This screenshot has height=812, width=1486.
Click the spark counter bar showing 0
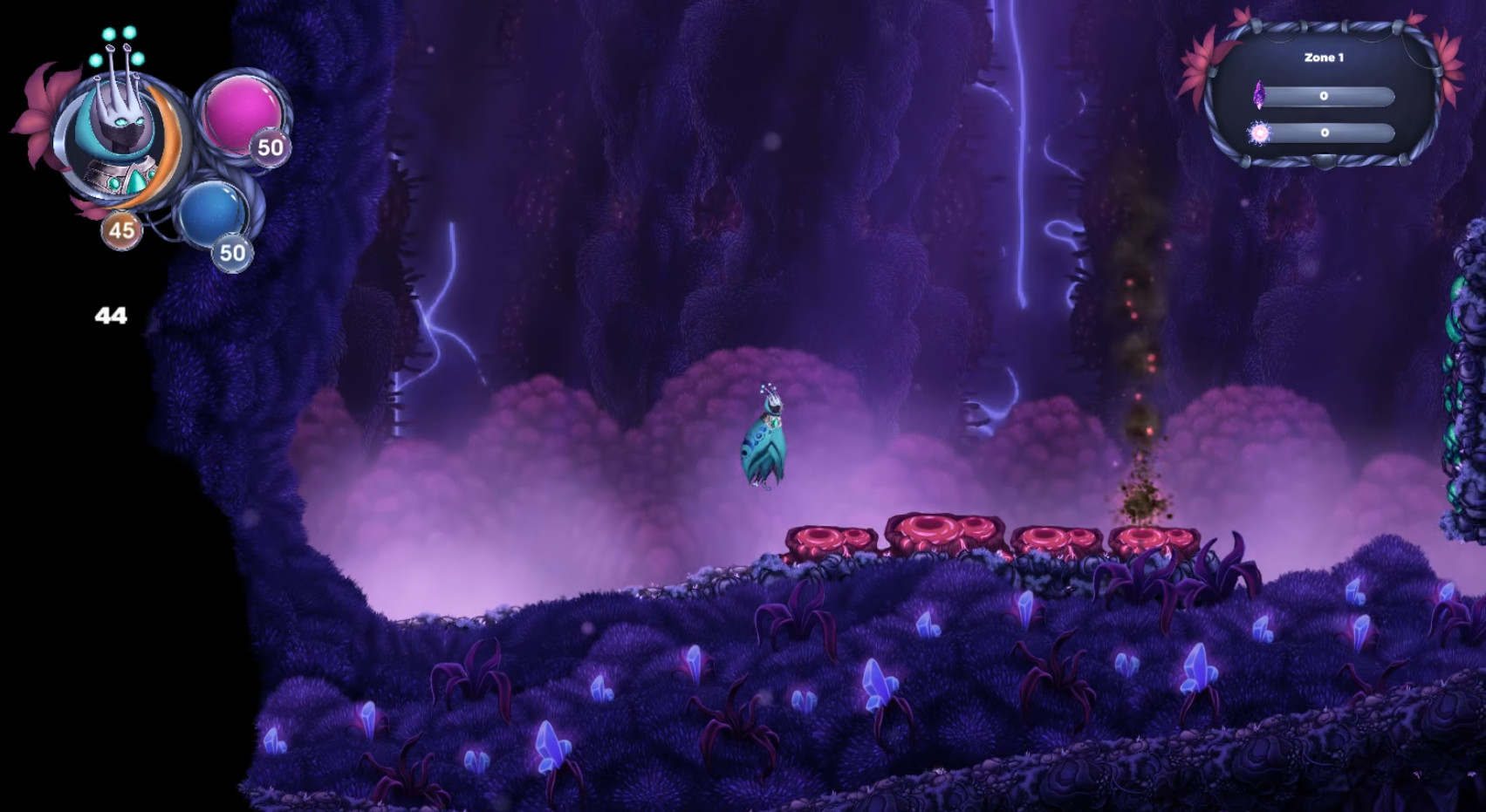click(1327, 133)
